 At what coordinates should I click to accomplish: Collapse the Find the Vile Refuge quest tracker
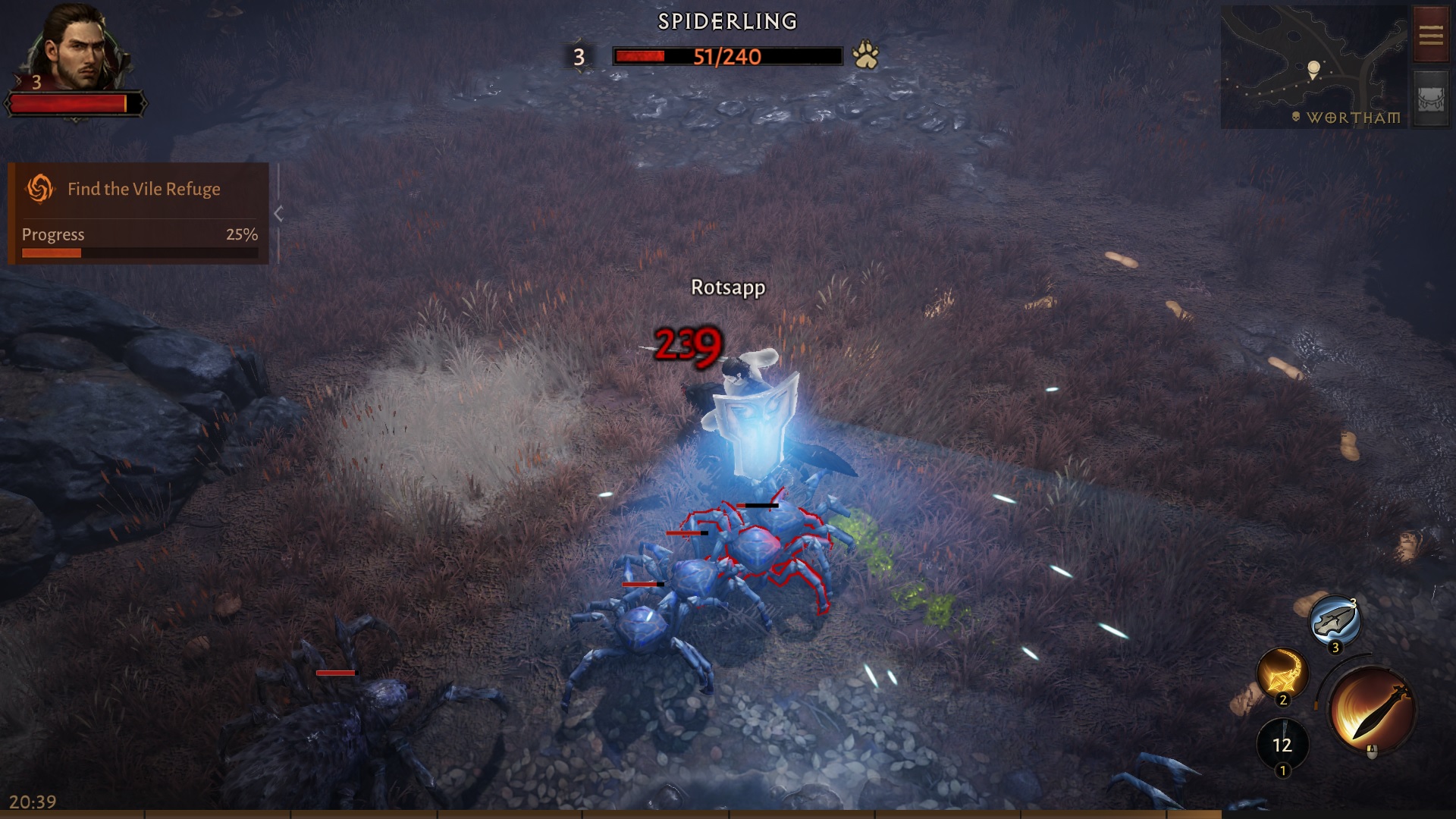pyautogui.click(x=278, y=213)
